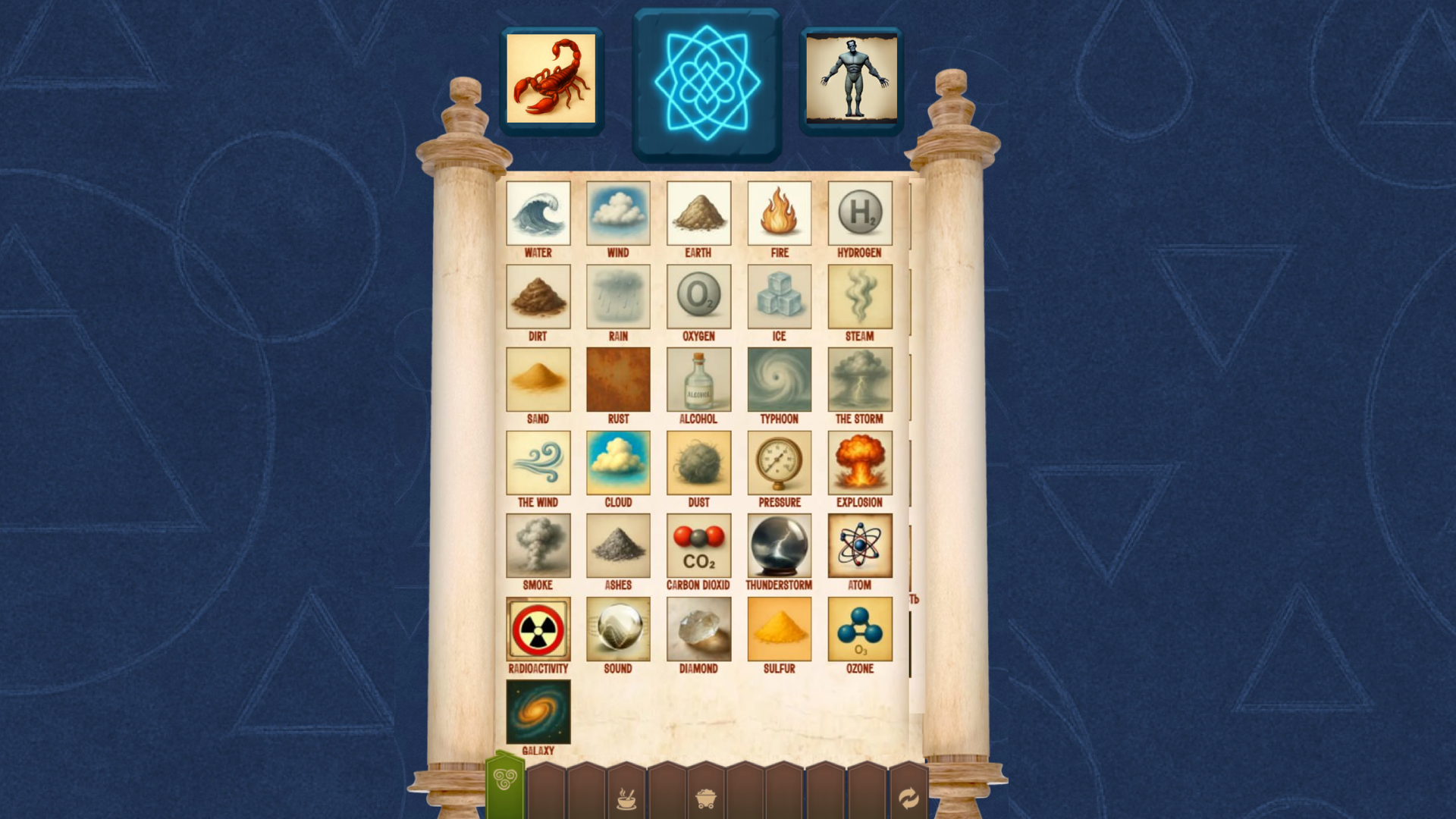Click the refresh arrows button

tap(907, 797)
